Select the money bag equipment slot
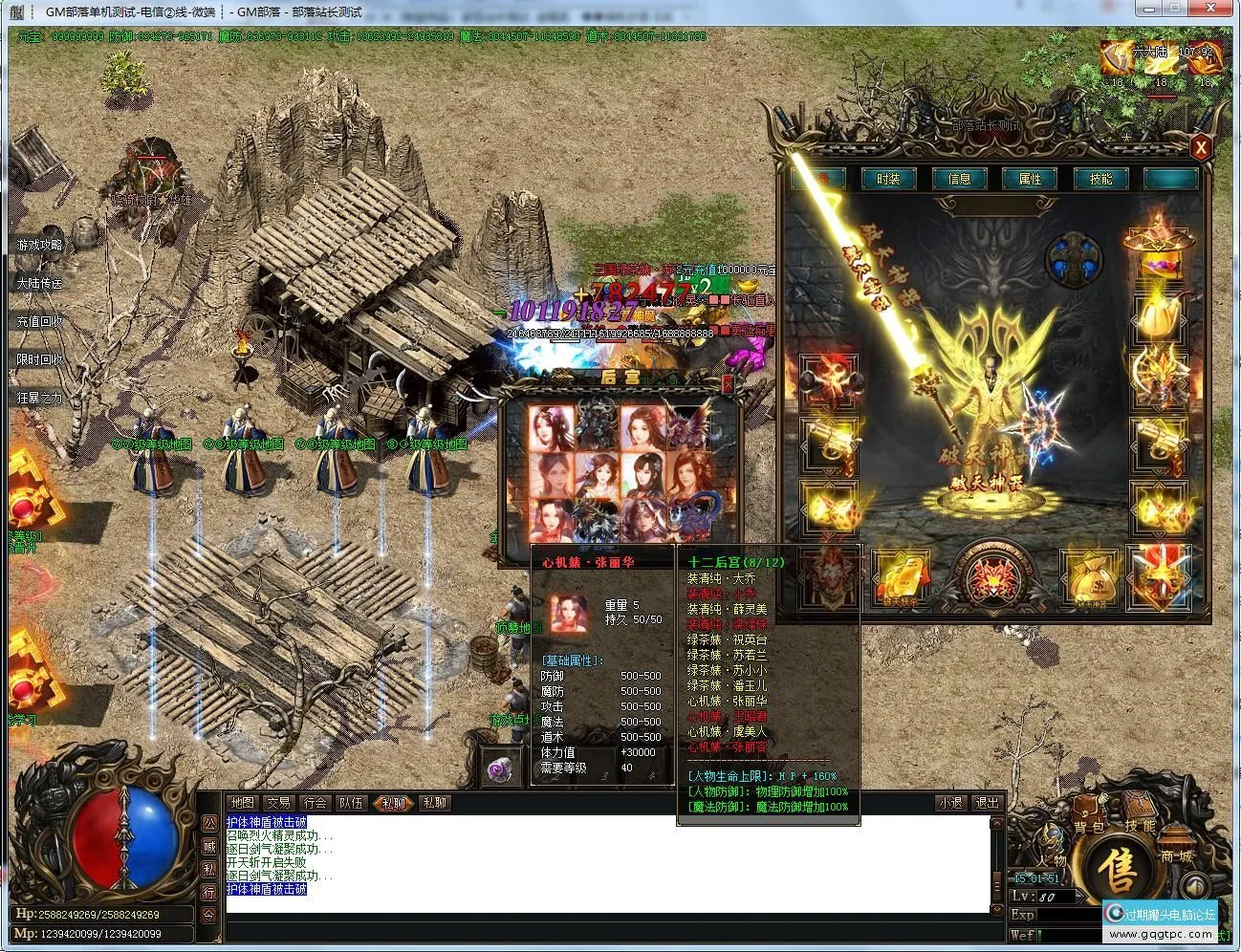The width and height of the screenshot is (1241, 952). pyautogui.click(x=1089, y=578)
